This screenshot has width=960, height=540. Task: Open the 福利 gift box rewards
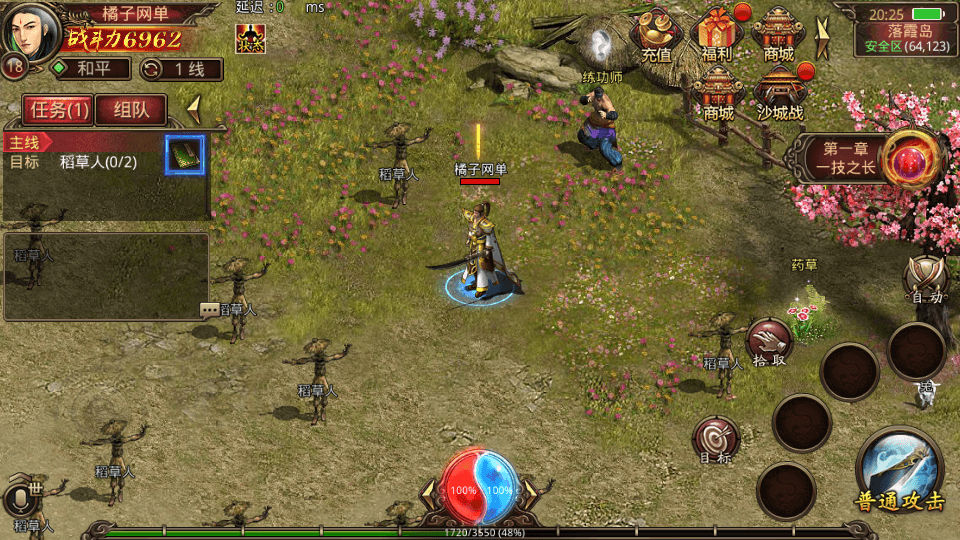click(x=717, y=35)
